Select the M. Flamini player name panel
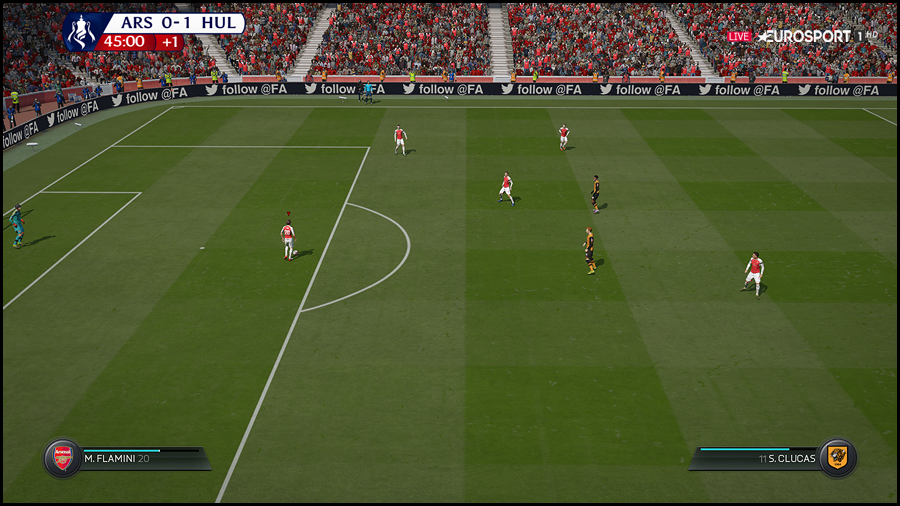 click(x=140, y=459)
